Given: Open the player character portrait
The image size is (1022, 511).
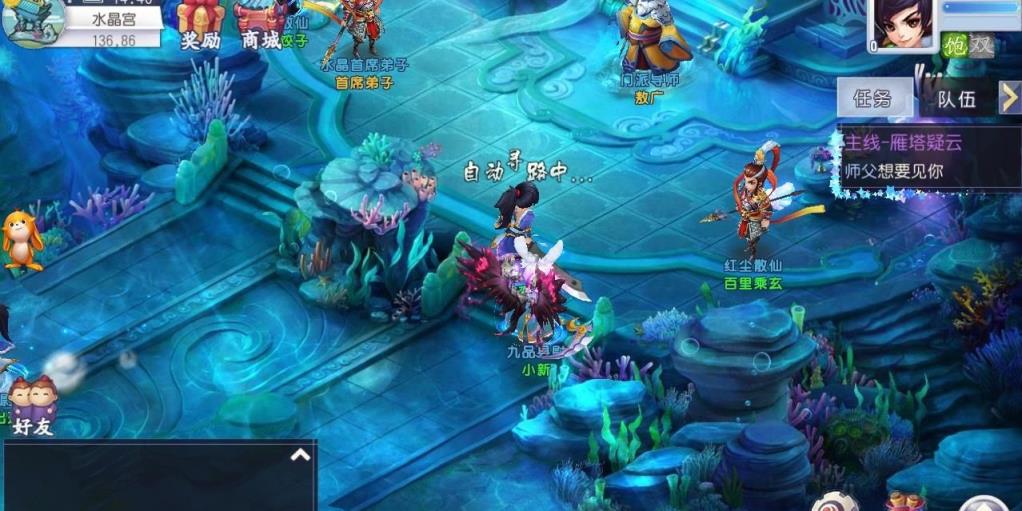Looking at the screenshot, I should (904, 24).
